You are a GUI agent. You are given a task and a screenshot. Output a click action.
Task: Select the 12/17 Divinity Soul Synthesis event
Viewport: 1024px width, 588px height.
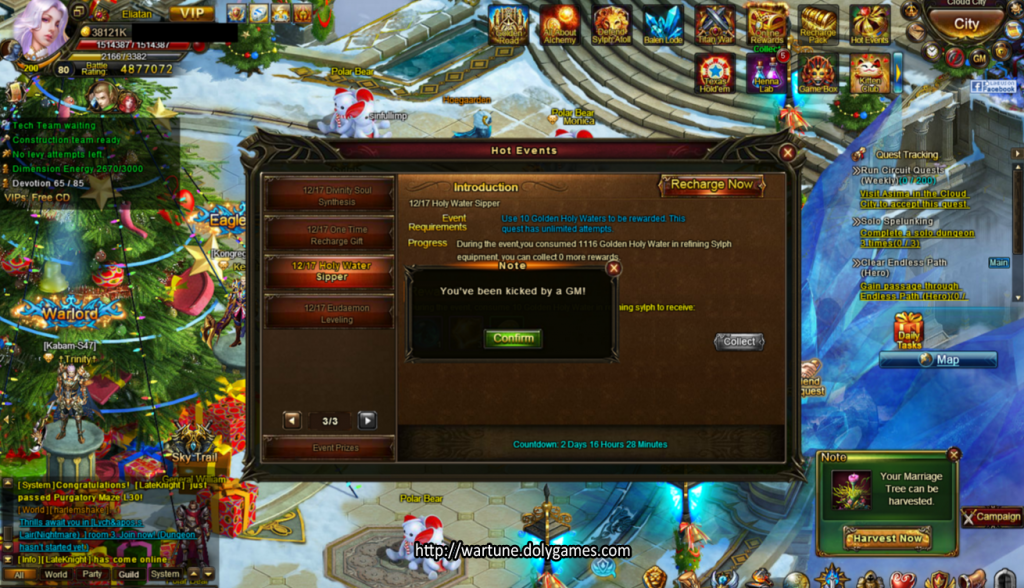[x=330, y=194]
